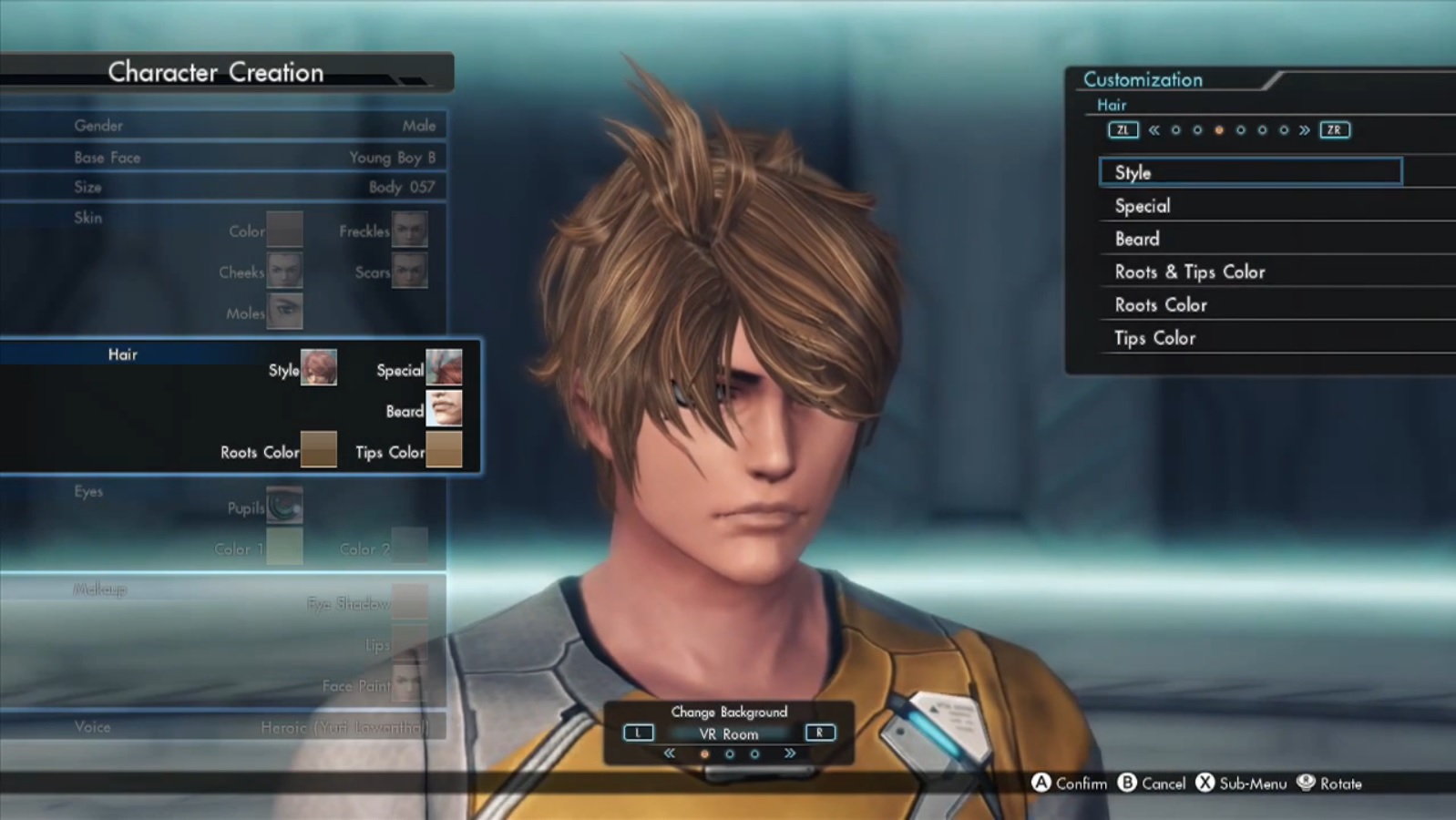The width and height of the screenshot is (1456, 820).
Task: Open the Voice setting row
Action: point(223,727)
